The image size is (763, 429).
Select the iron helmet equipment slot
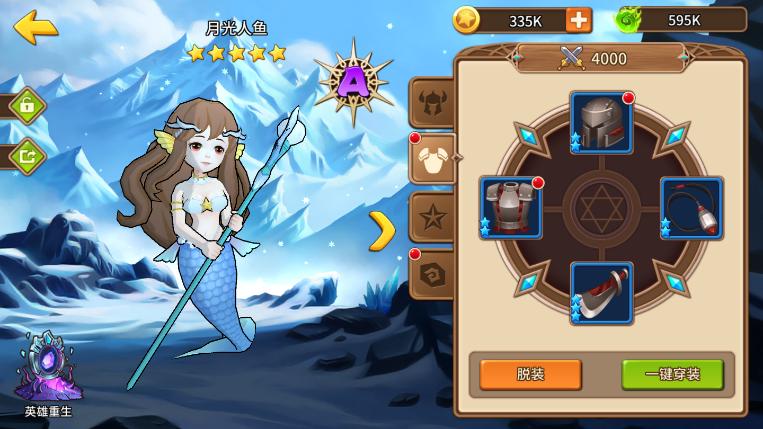602,123
